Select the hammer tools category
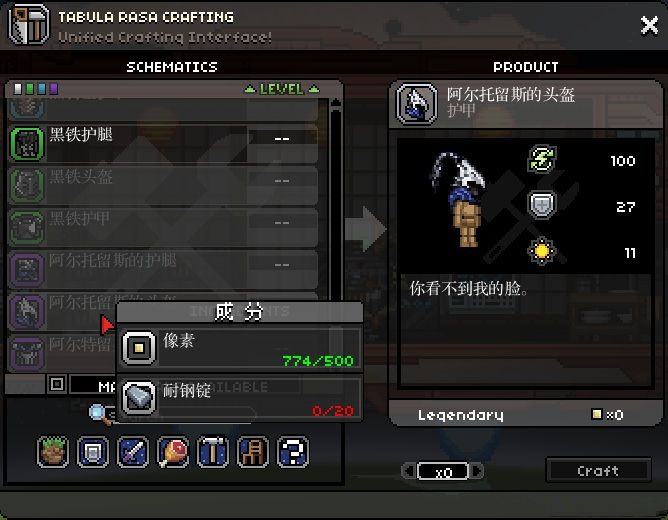The width and height of the screenshot is (668, 520). (212, 451)
